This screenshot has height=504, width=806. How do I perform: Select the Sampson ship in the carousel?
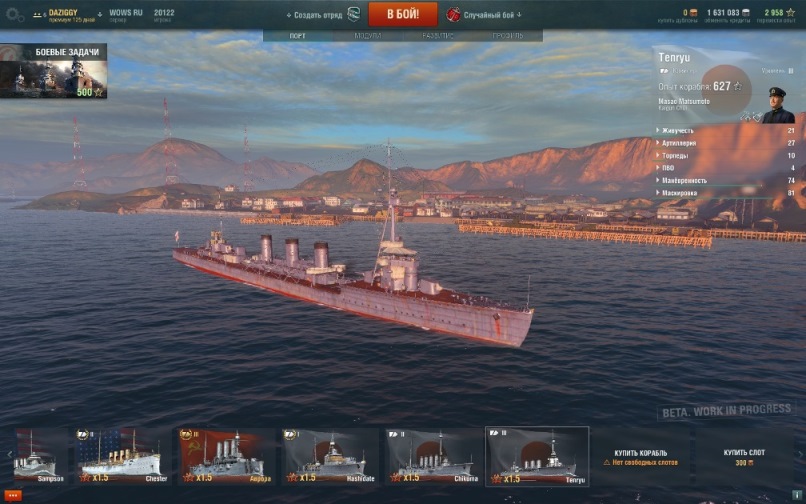tap(36, 457)
